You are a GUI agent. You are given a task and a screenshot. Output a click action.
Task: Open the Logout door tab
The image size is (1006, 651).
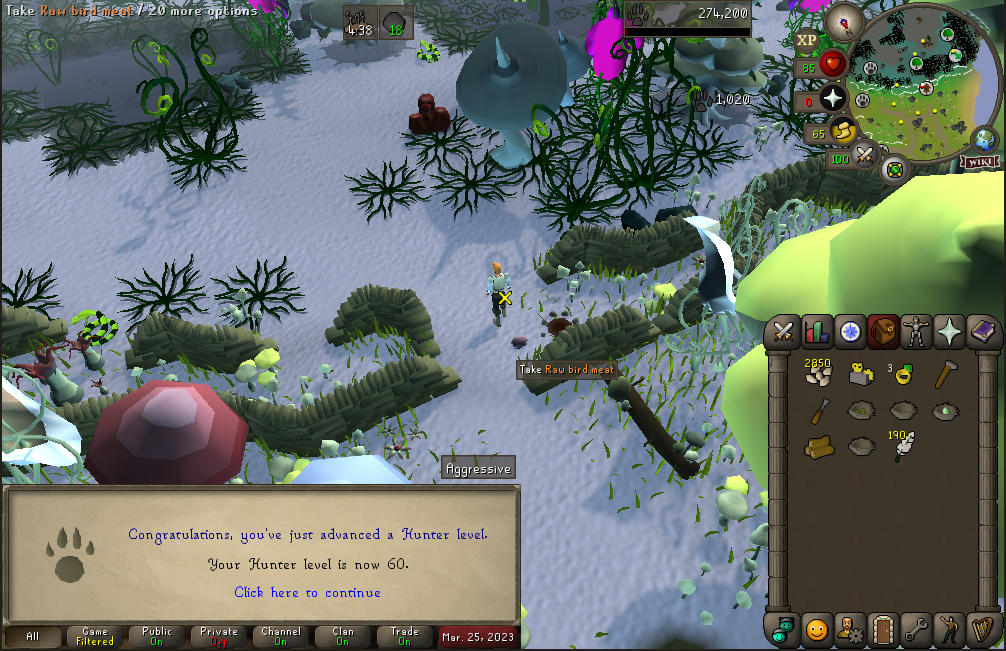883,630
